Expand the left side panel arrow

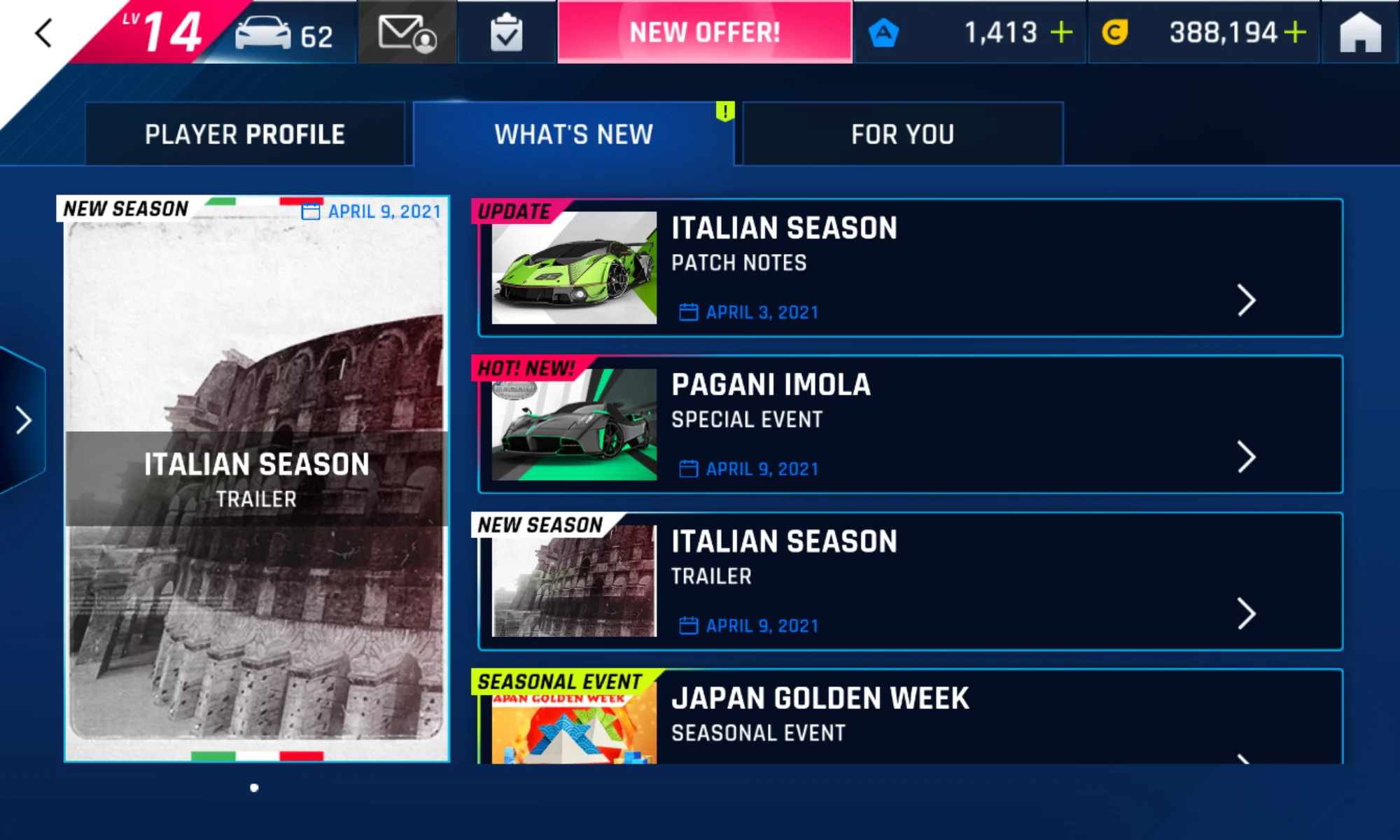(24, 420)
